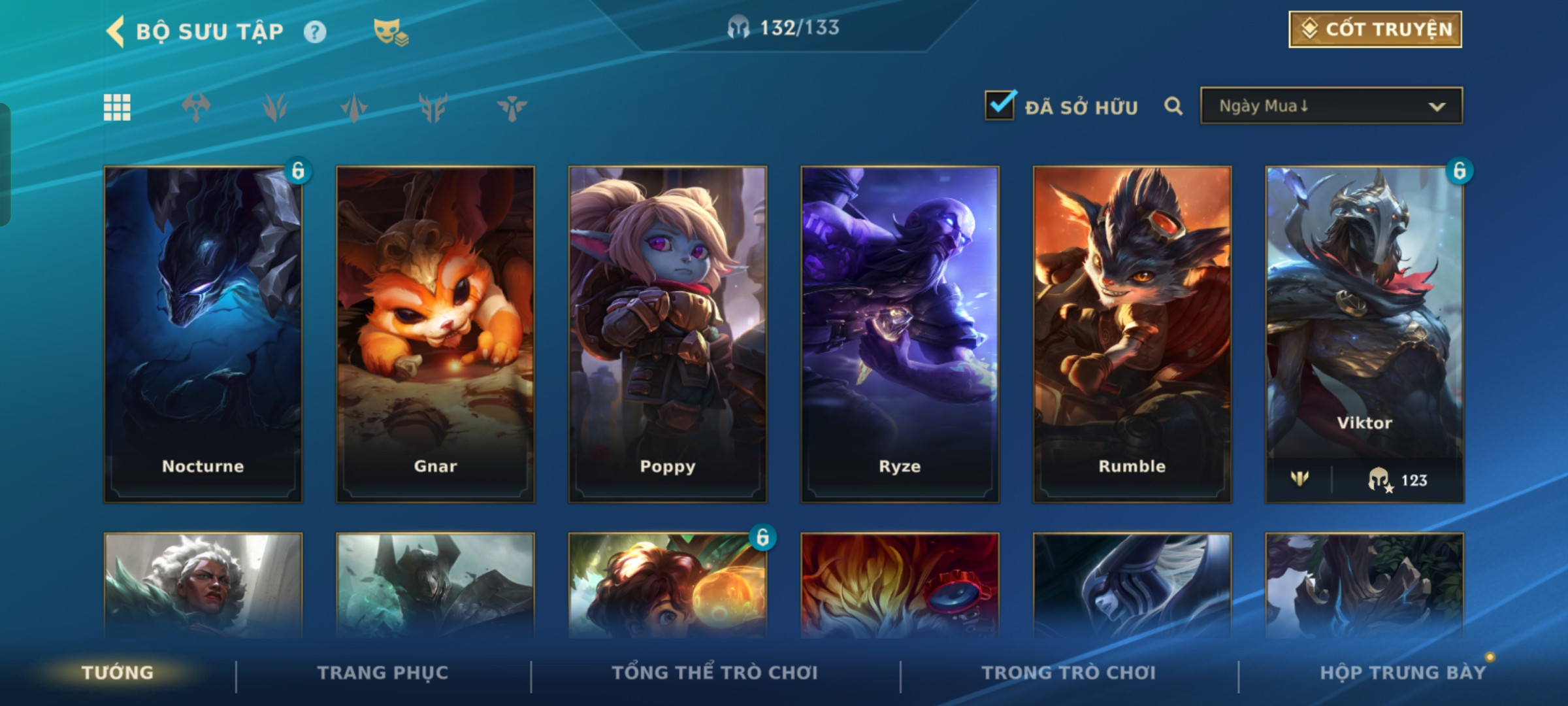View the Viktor champion card
This screenshot has height=706, width=1568.
(1364, 333)
